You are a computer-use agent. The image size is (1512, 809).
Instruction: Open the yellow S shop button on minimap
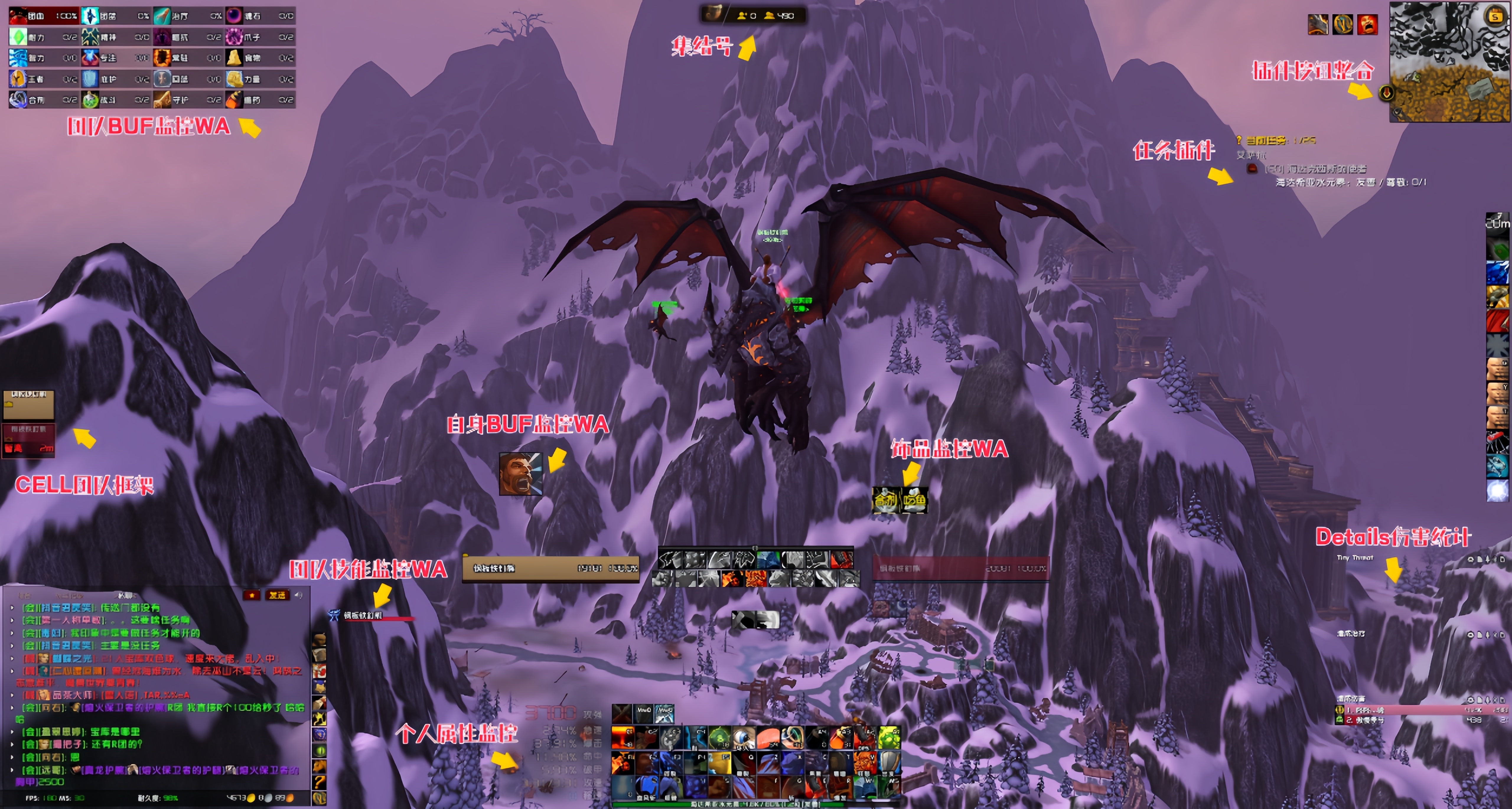1495,17
